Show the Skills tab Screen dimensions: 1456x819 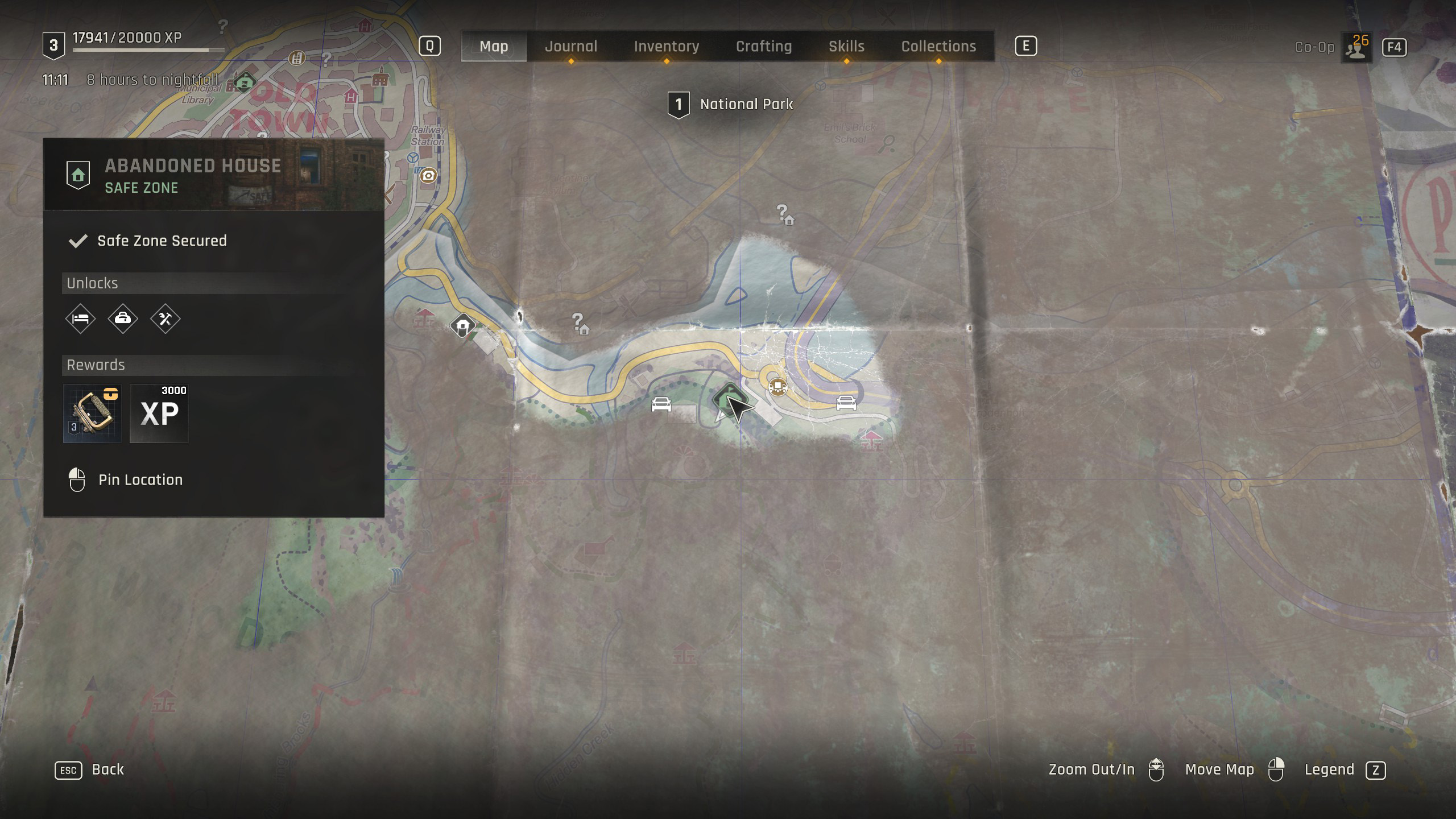pyautogui.click(x=846, y=46)
